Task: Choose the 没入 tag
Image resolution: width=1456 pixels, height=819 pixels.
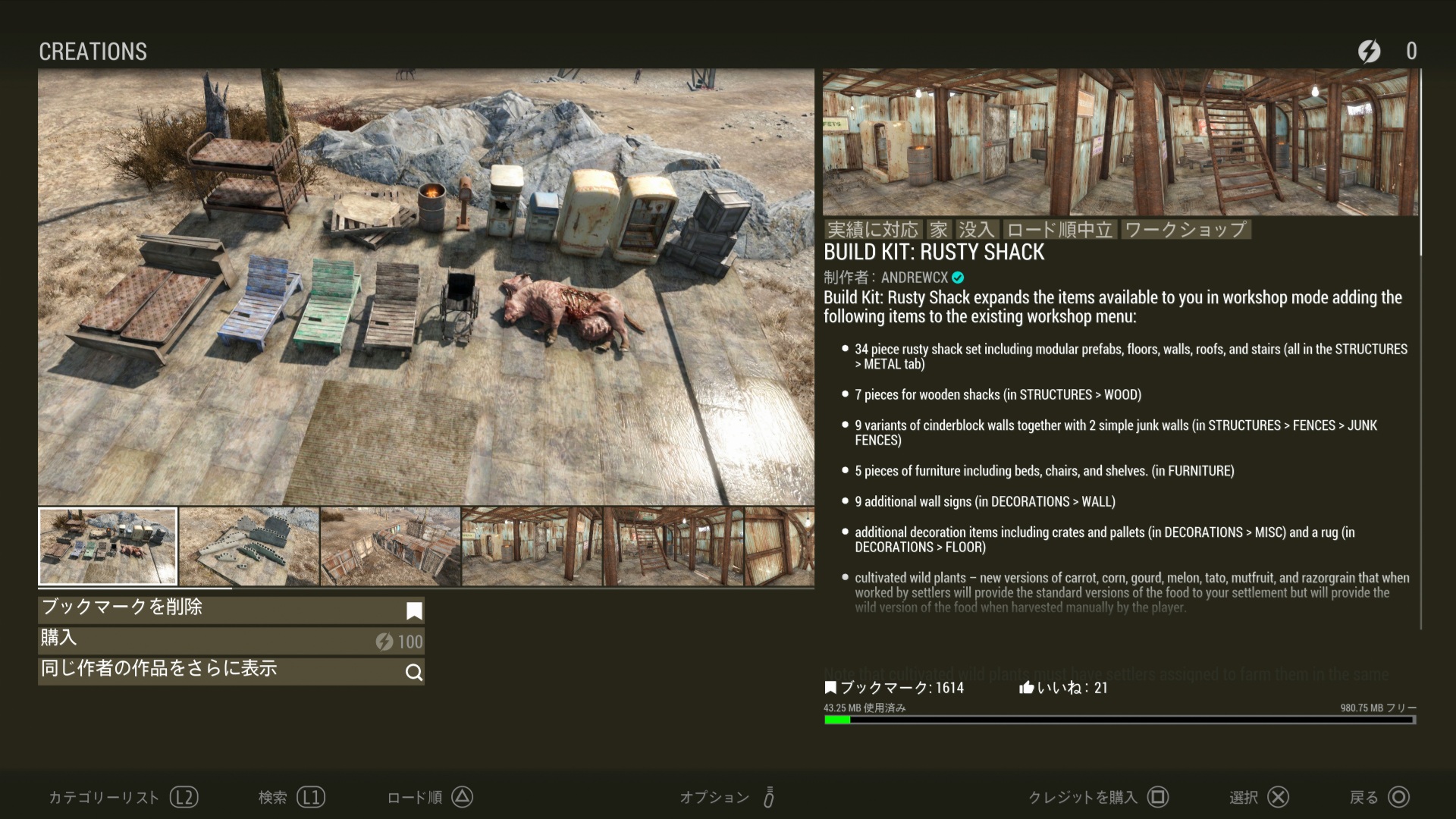Action: pos(976,230)
